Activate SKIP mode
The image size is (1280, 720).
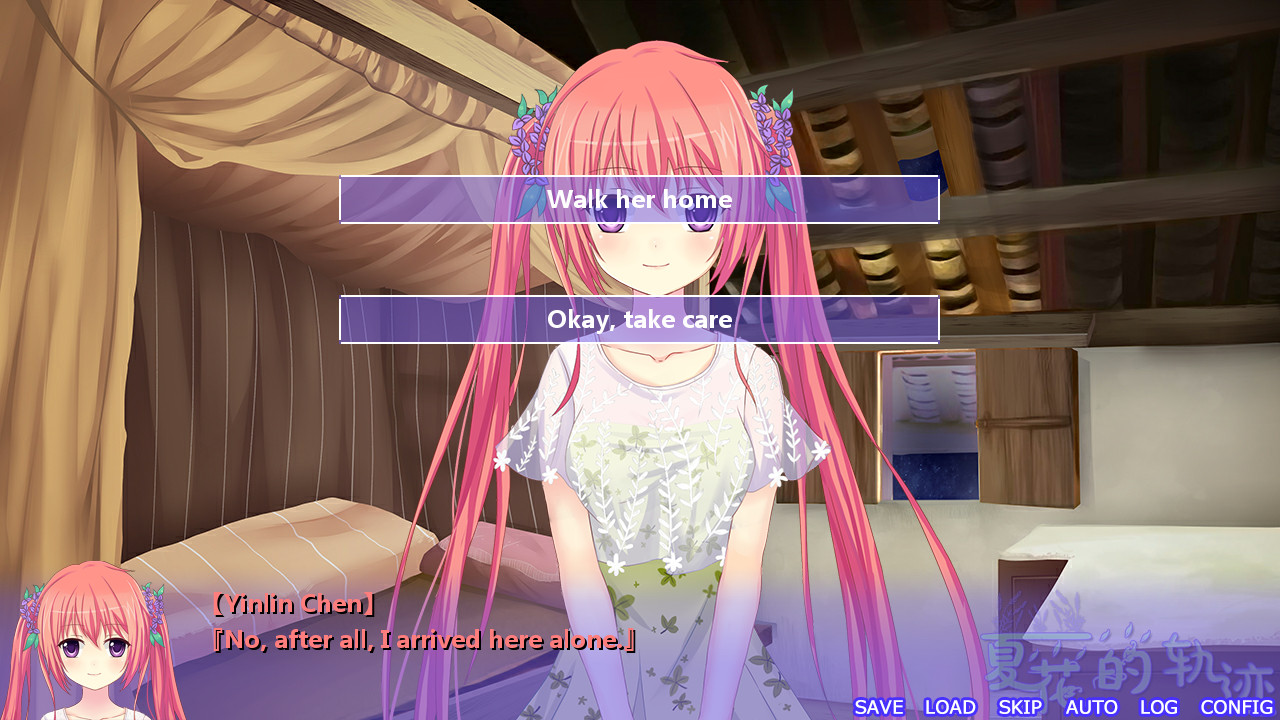pos(1020,707)
